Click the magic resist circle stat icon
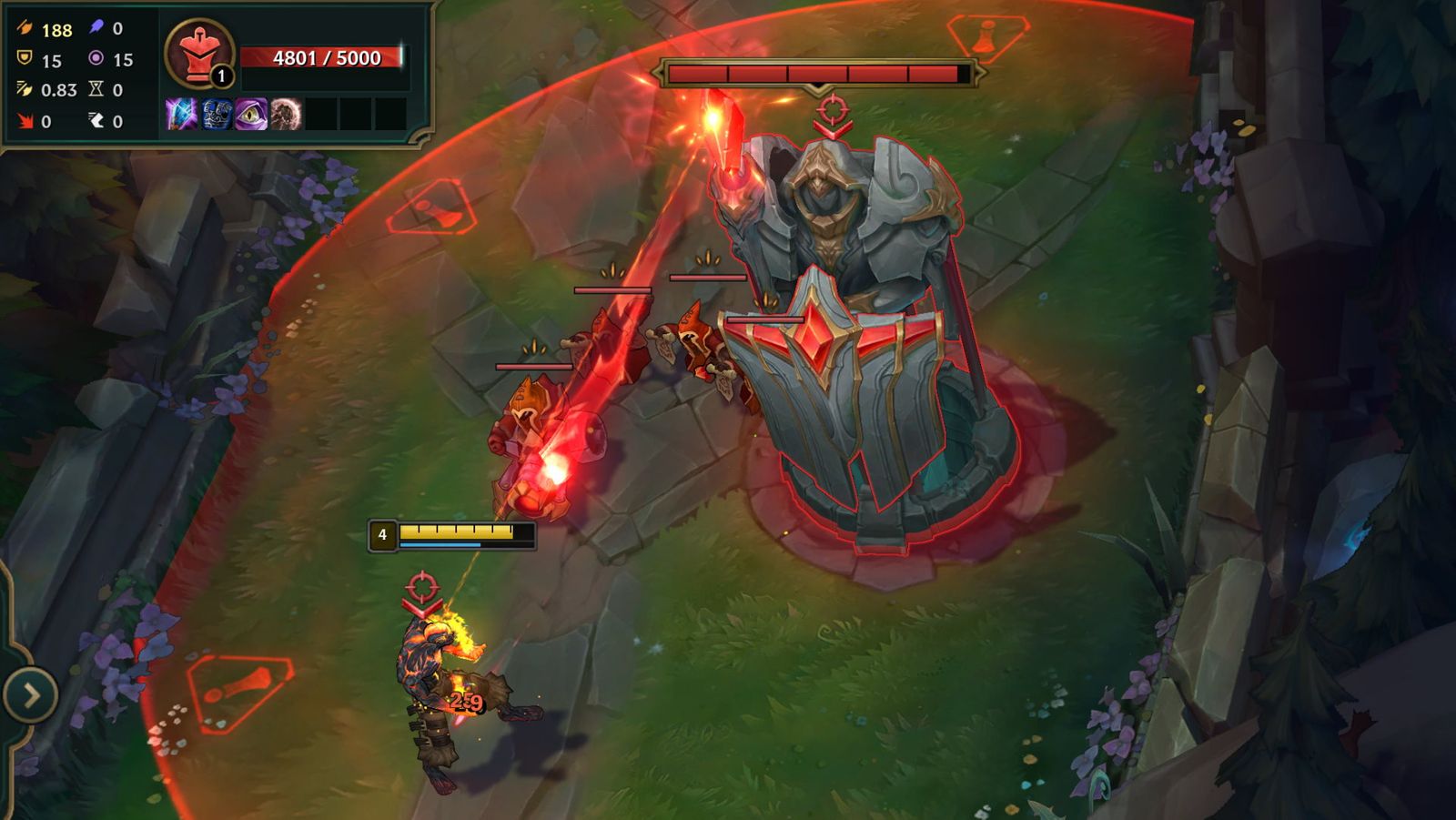Screen dimensions: 1456x820 coord(95,58)
